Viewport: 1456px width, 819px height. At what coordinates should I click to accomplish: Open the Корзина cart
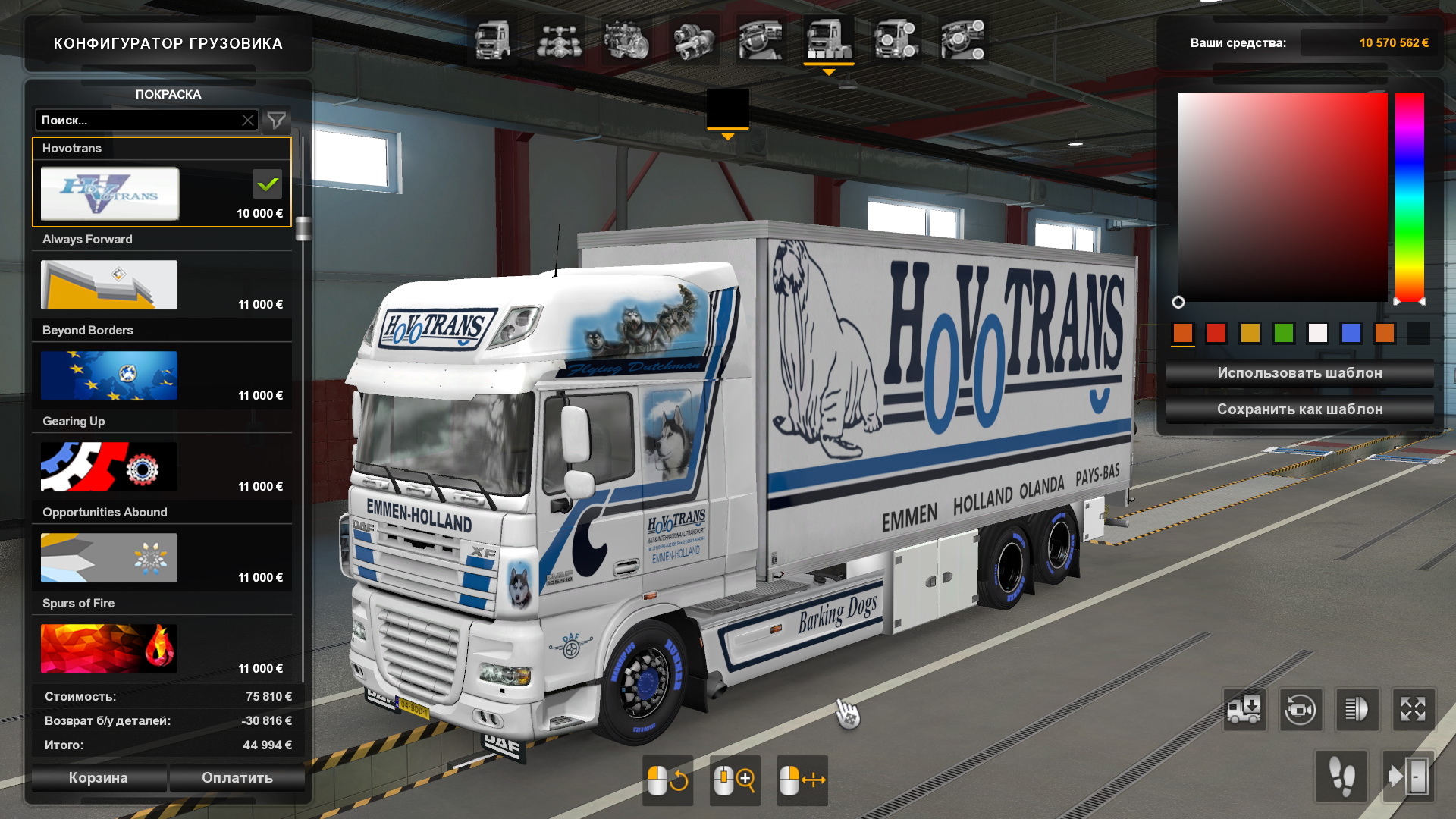99,777
